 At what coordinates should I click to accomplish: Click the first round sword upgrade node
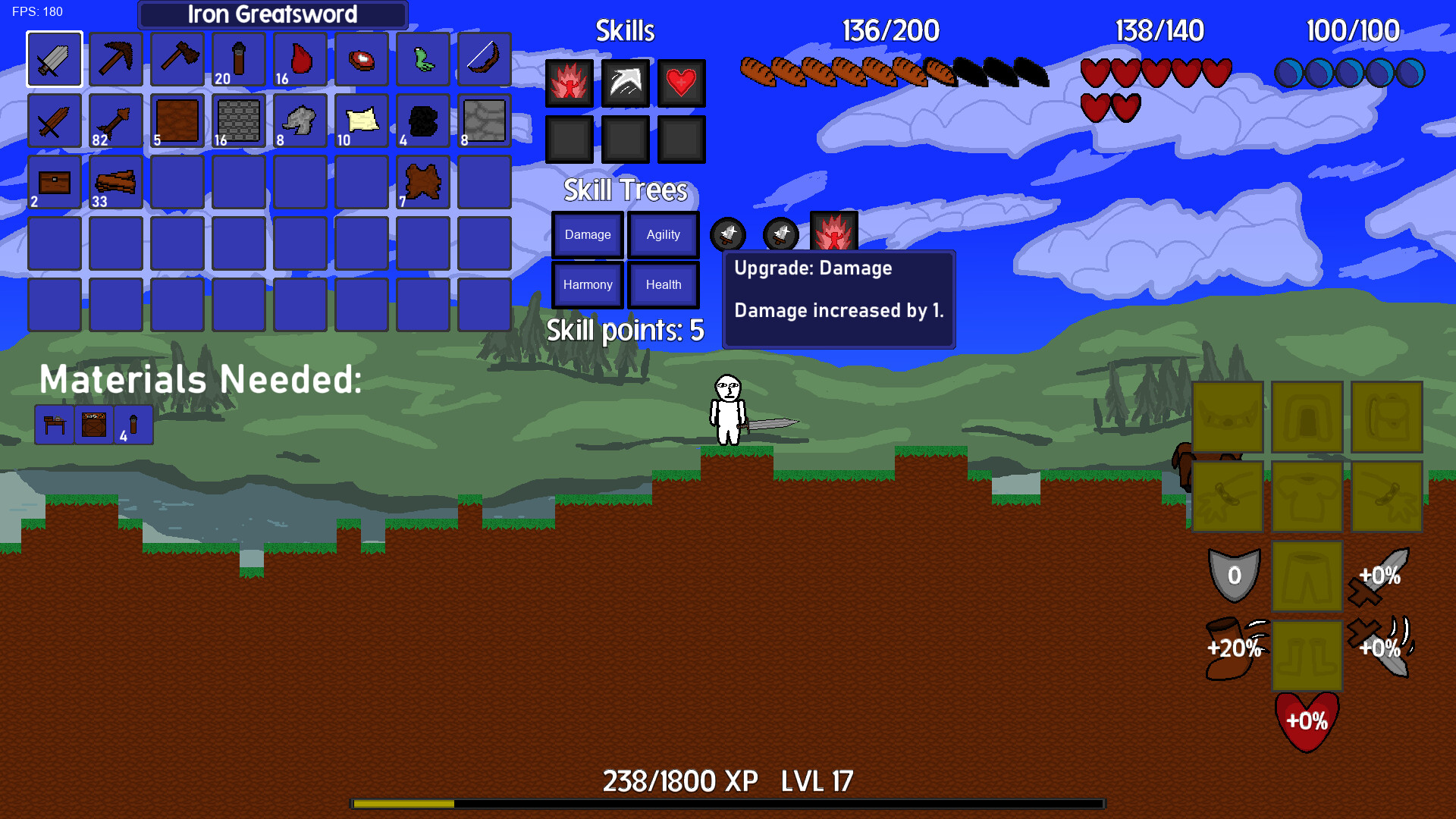728,234
